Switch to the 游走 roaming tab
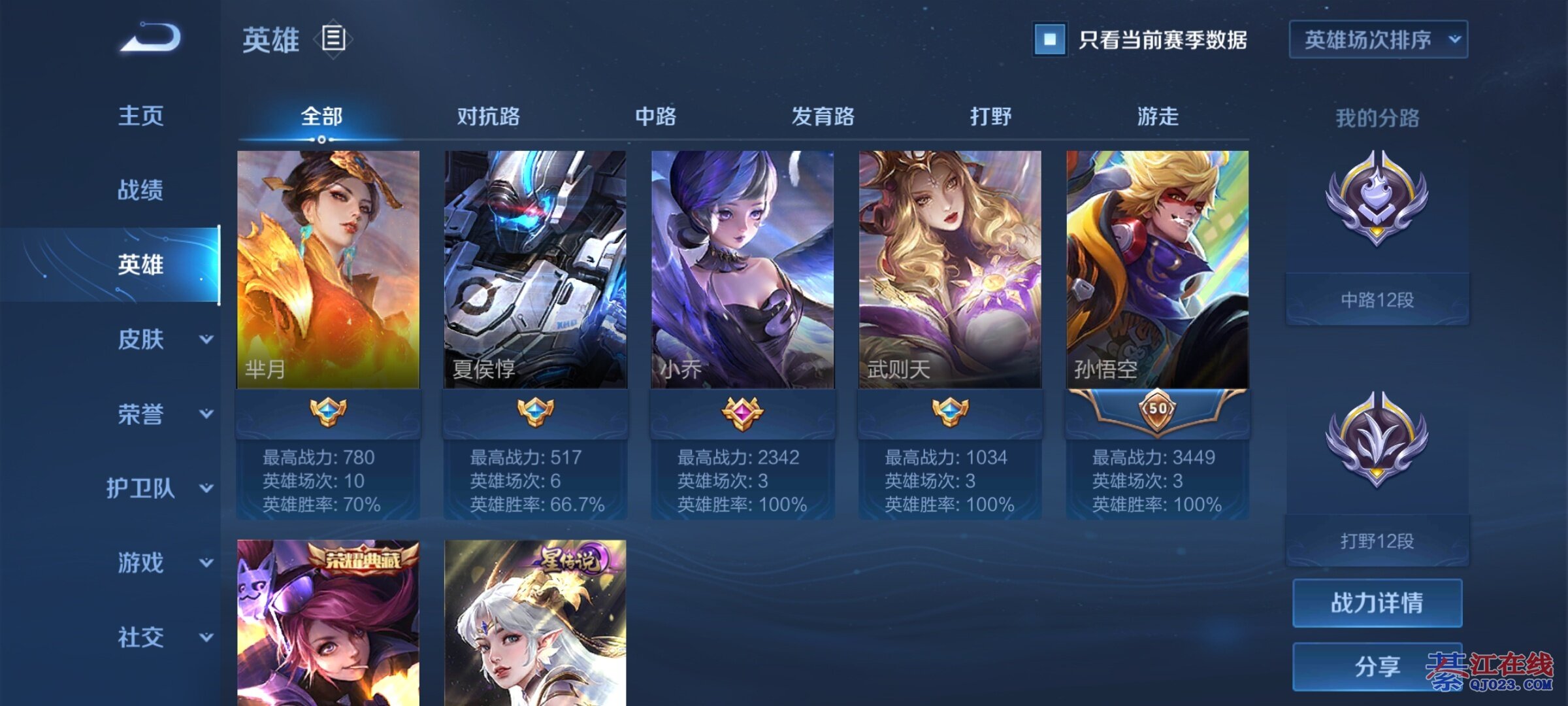The image size is (1568, 706). (1158, 117)
